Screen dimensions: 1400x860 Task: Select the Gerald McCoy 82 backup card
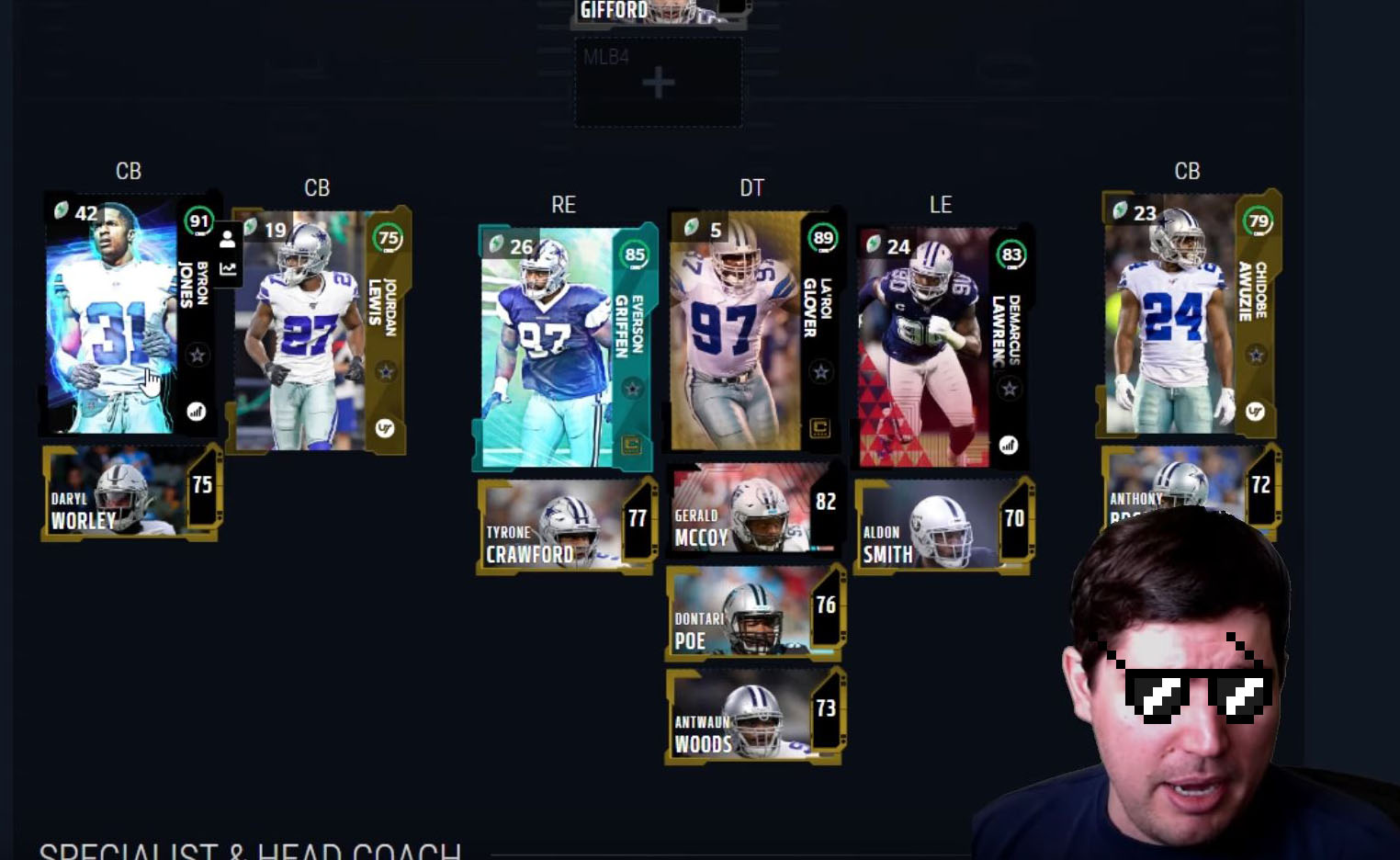point(753,512)
